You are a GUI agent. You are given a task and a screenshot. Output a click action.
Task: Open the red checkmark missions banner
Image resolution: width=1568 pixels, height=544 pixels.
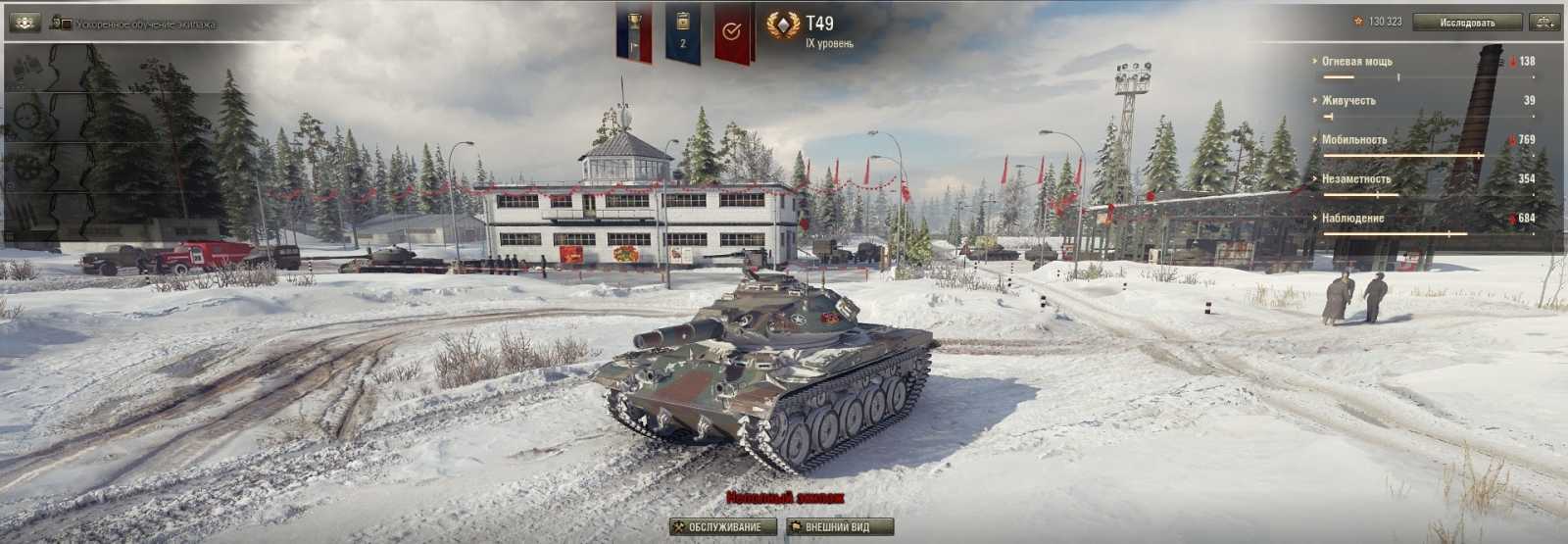click(731, 33)
